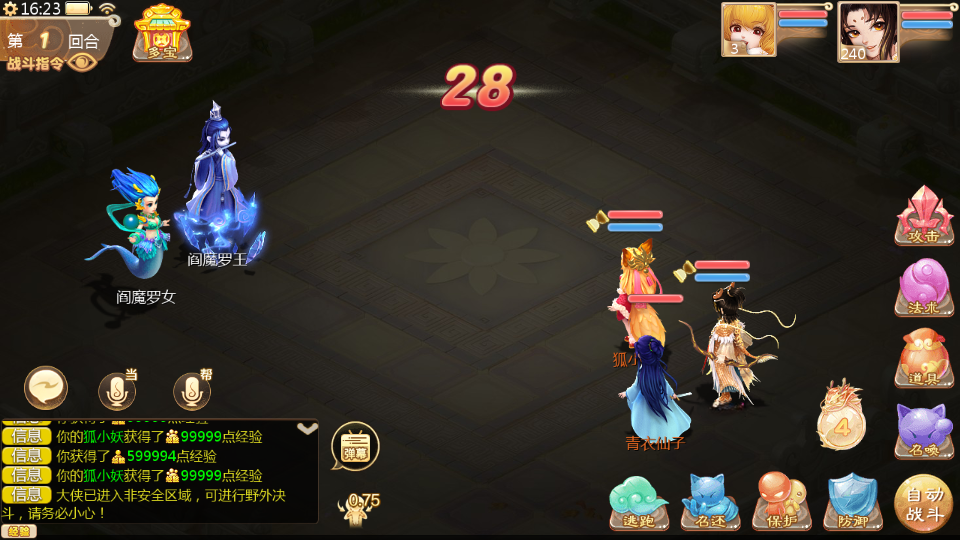Screen dimensions: 960x540
Task: Select the 防御 defend command
Action: 852,501
